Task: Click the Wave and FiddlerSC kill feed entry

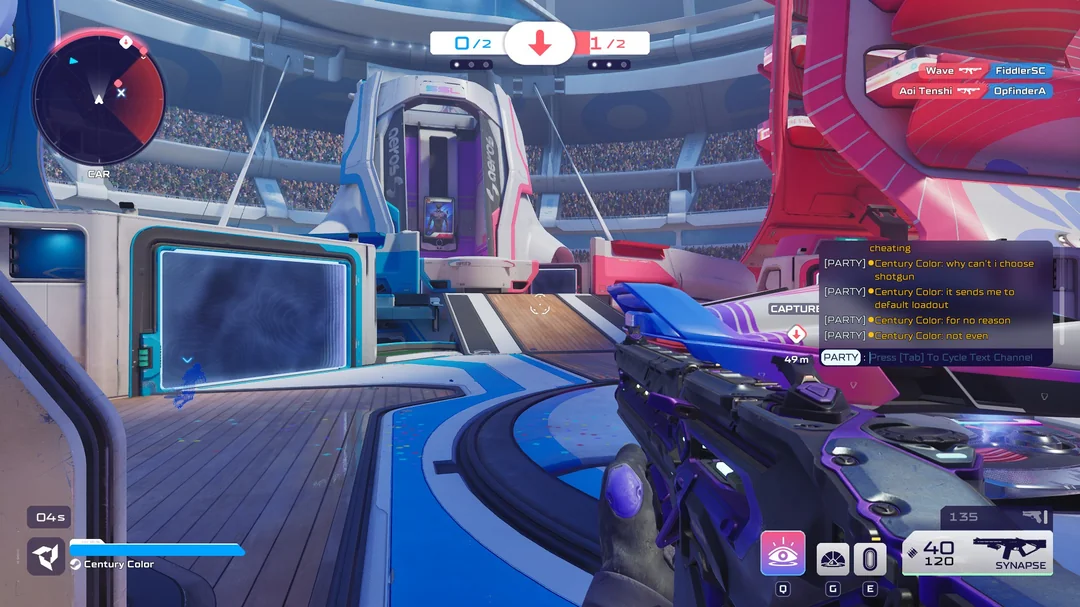Action: [x=984, y=71]
